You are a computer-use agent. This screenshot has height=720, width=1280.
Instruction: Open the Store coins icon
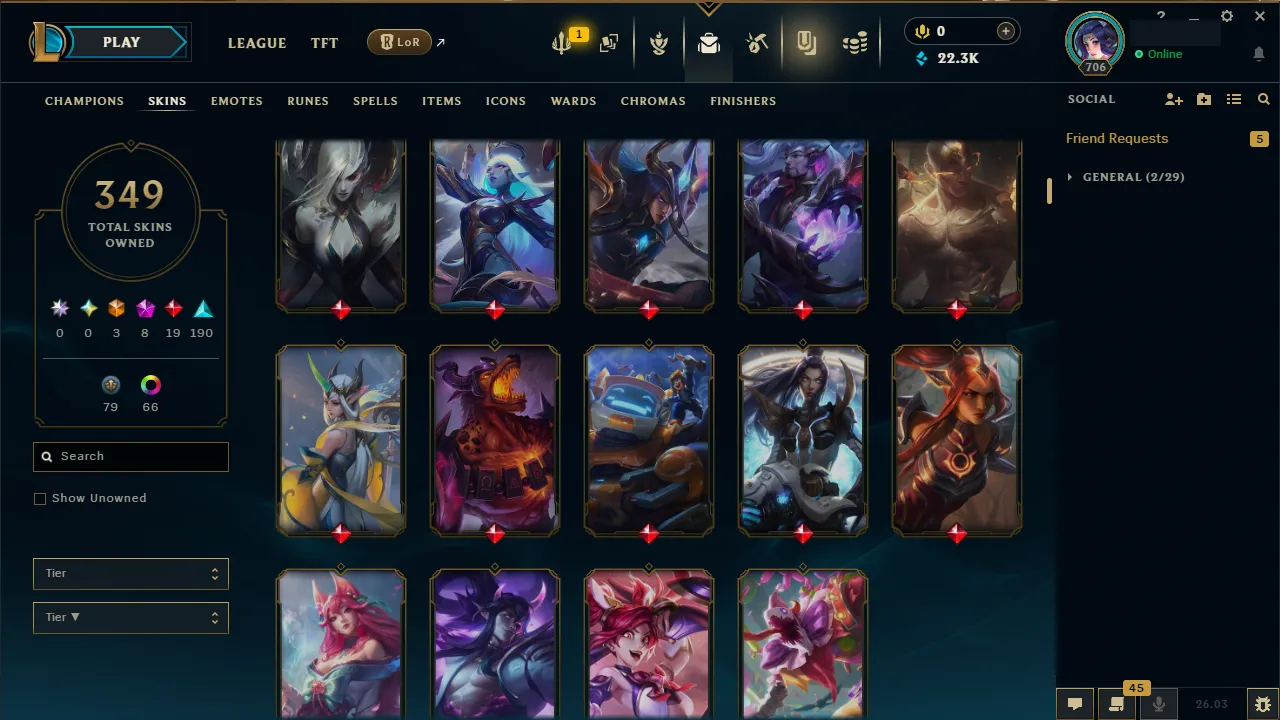[855, 42]
